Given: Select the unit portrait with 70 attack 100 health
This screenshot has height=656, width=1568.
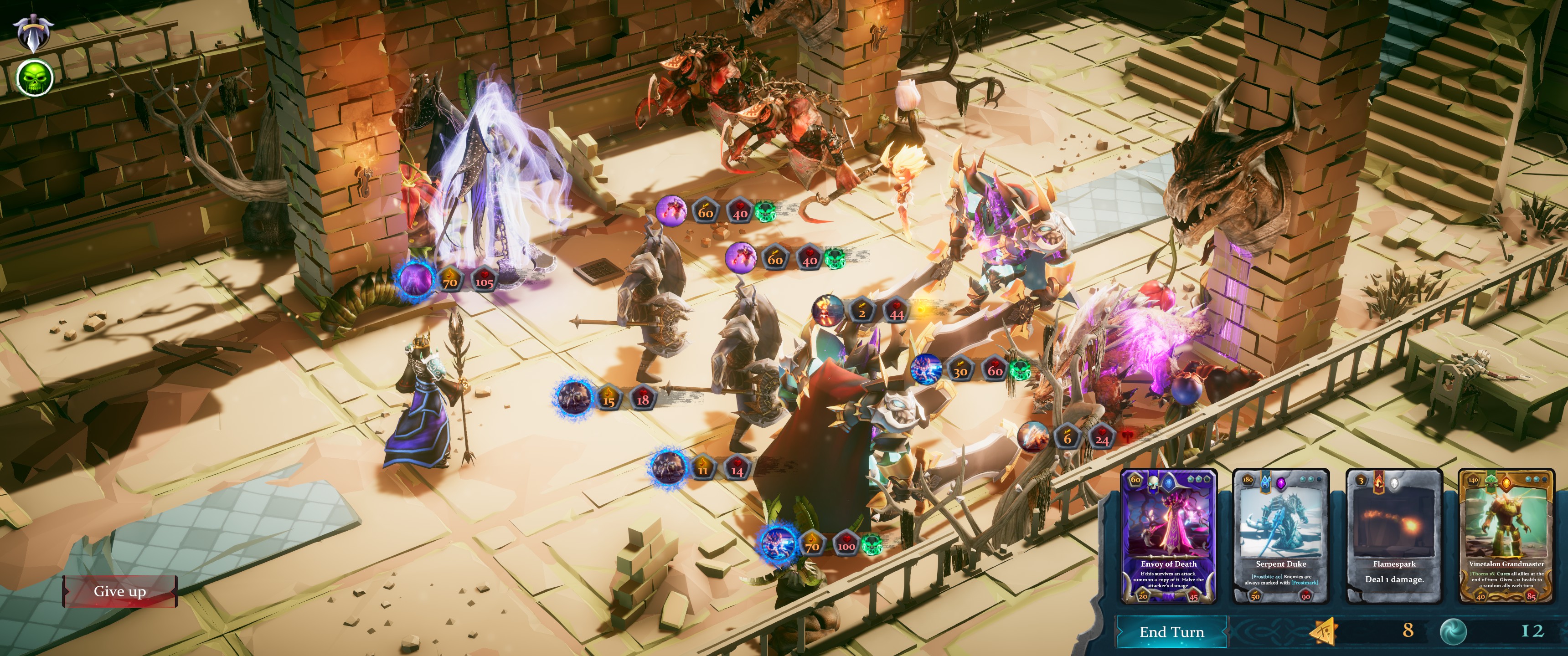Looking at the screenshot, I should tap(778, 542).
